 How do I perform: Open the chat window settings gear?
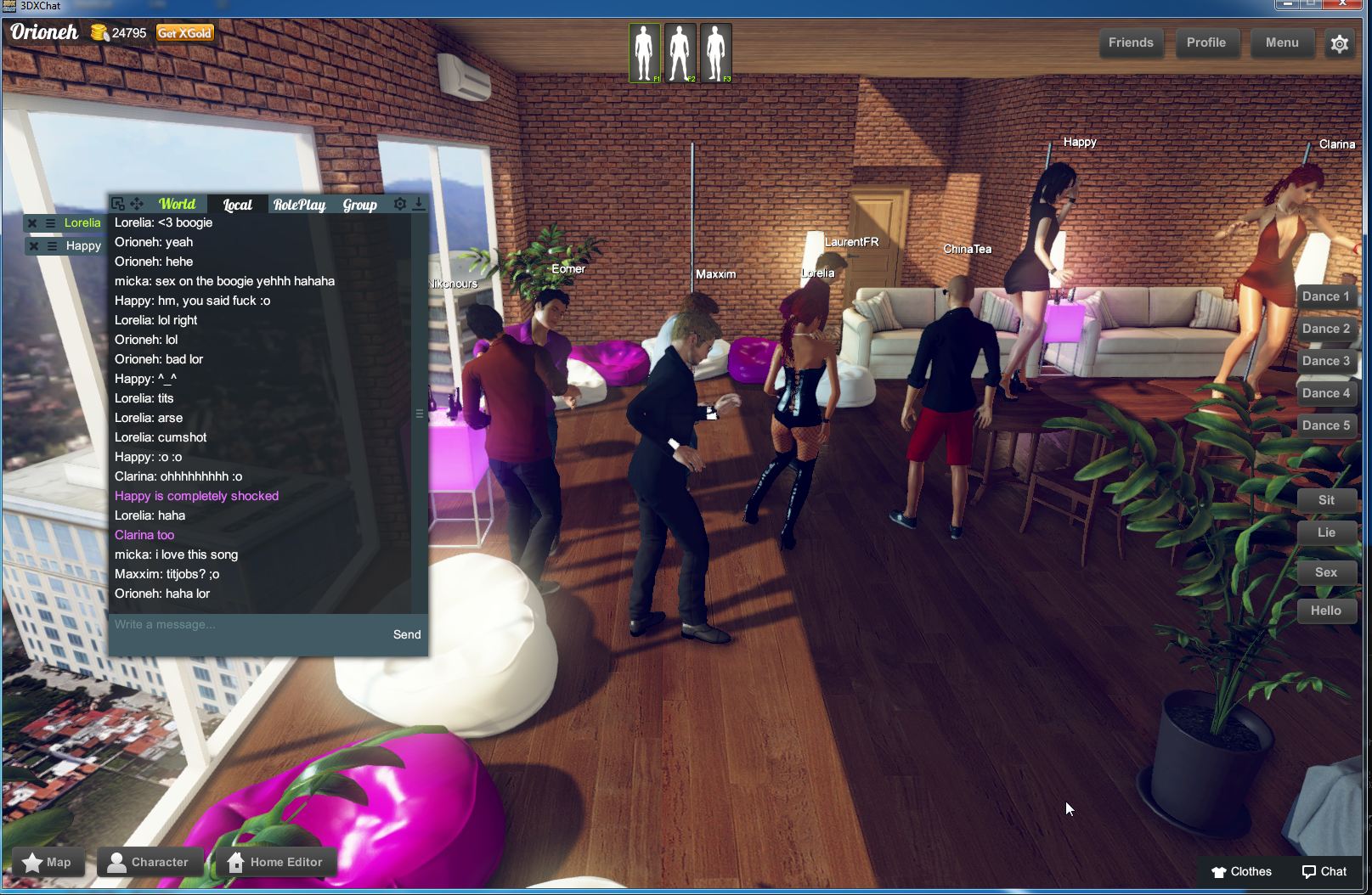399,204
